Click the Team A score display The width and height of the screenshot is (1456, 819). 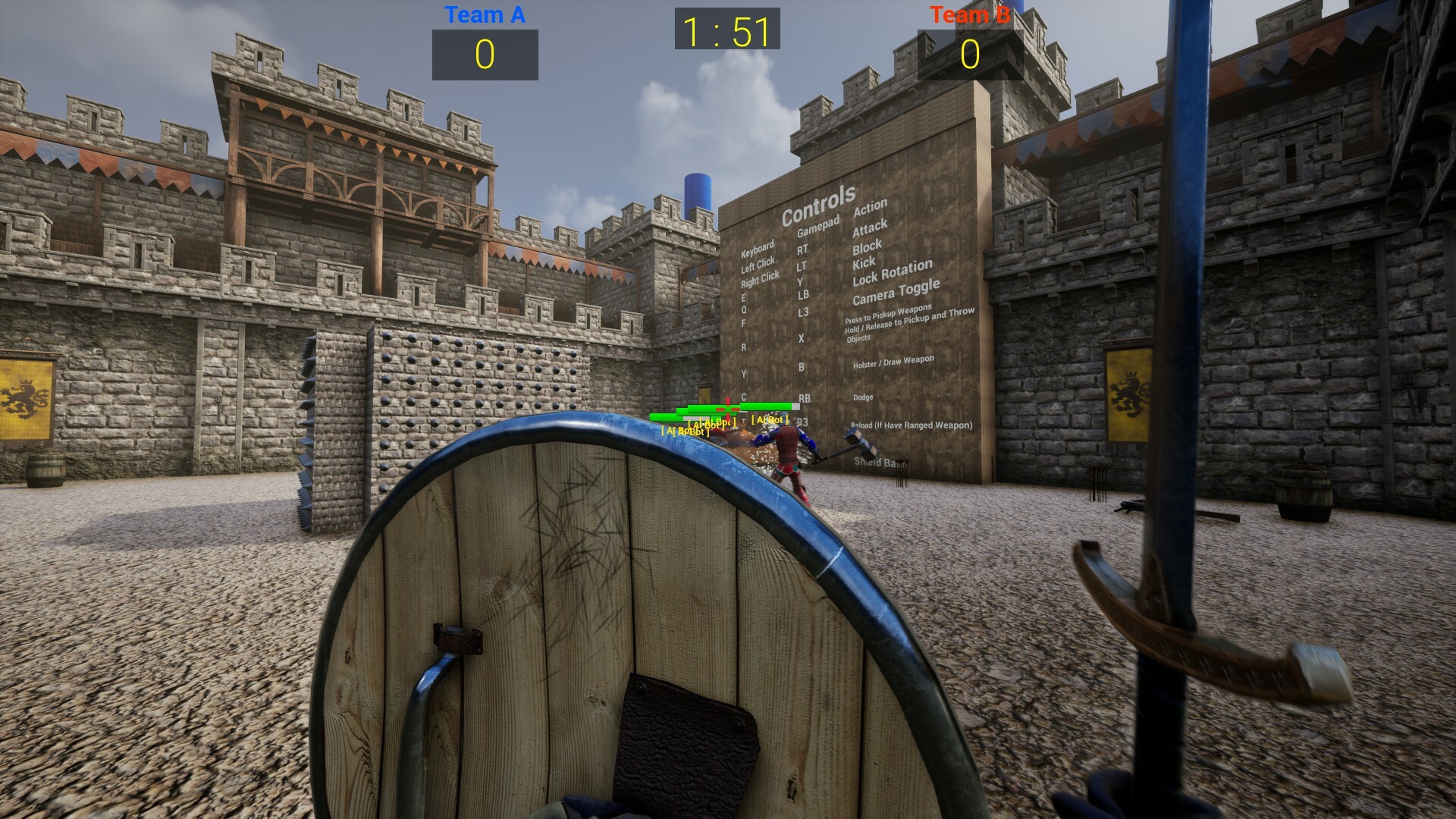click(x=485, y=54)
